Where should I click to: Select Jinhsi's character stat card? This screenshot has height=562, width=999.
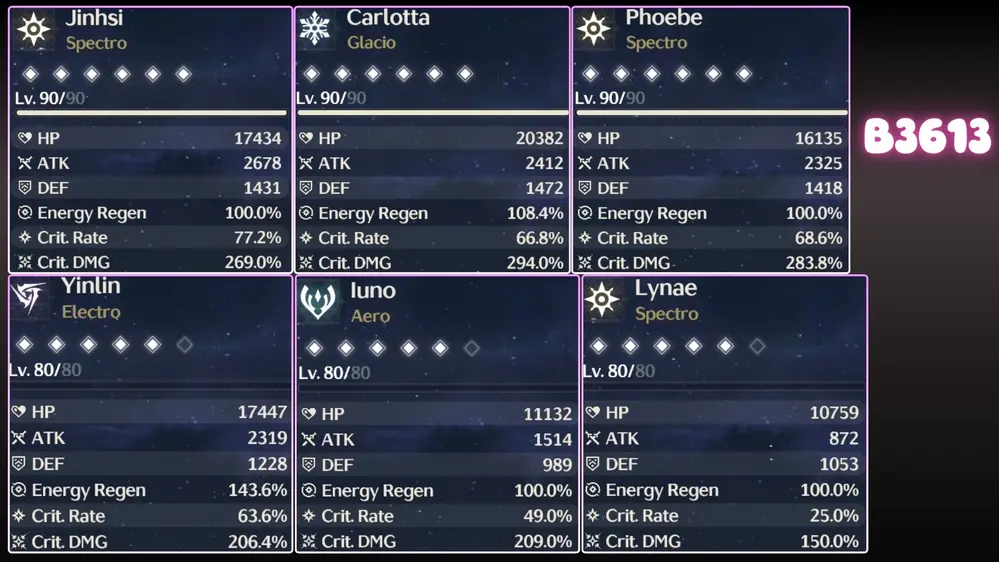[150, 140]
